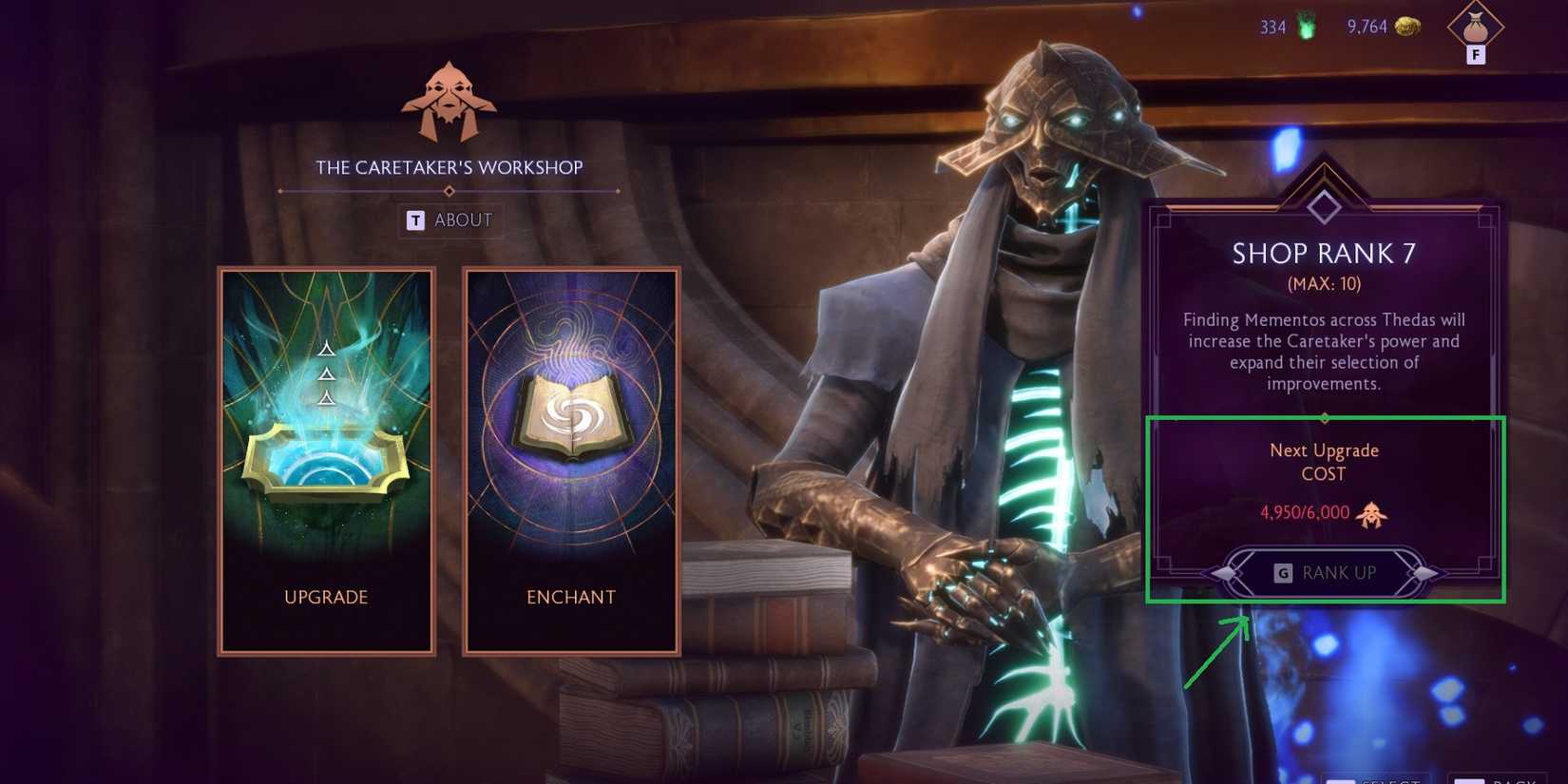Switch to the ENCHANT card
This screenshot has height=784, width=1568.
point(570,597)
